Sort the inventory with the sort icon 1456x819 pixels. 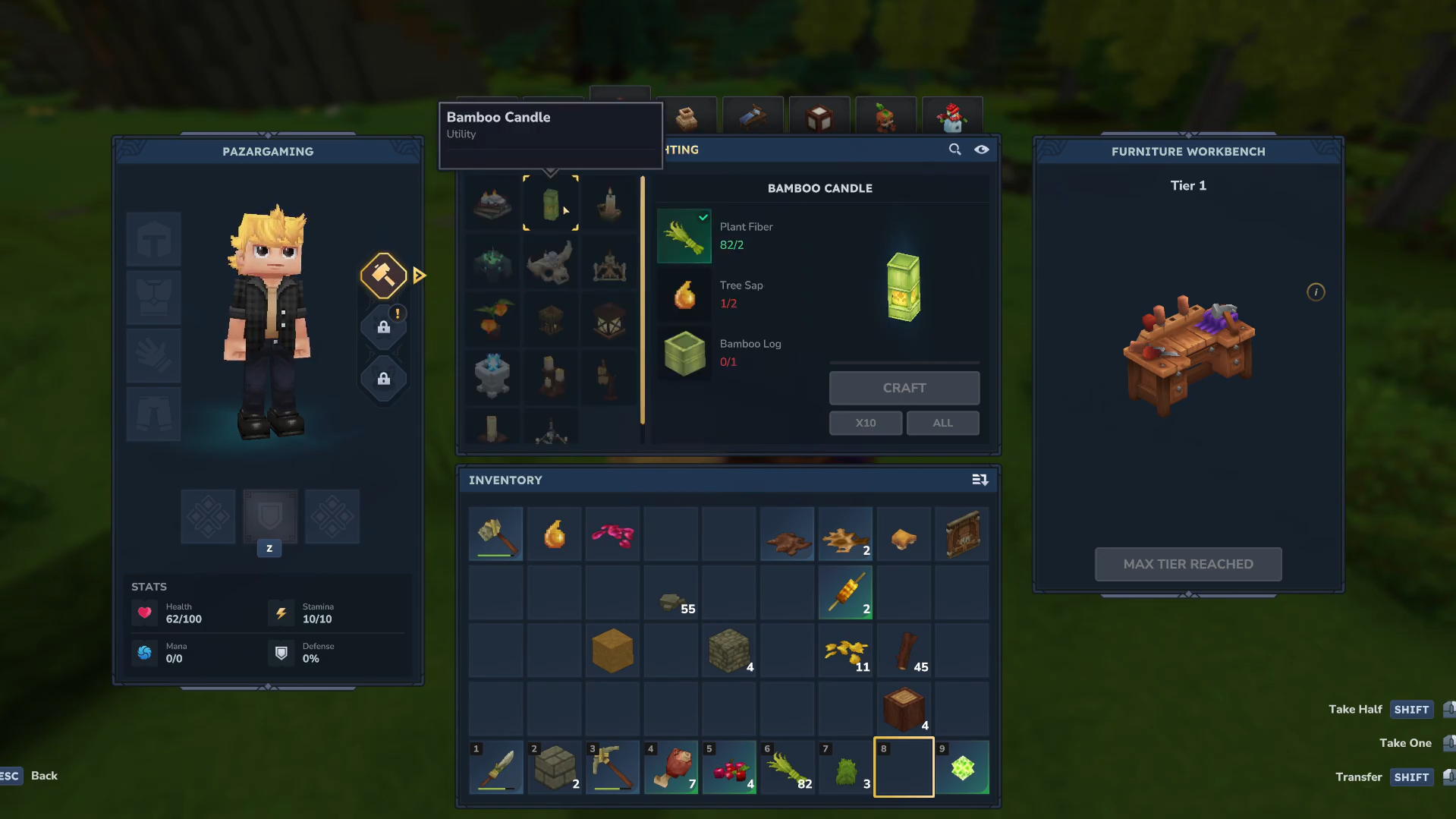[x=980, y=480]
